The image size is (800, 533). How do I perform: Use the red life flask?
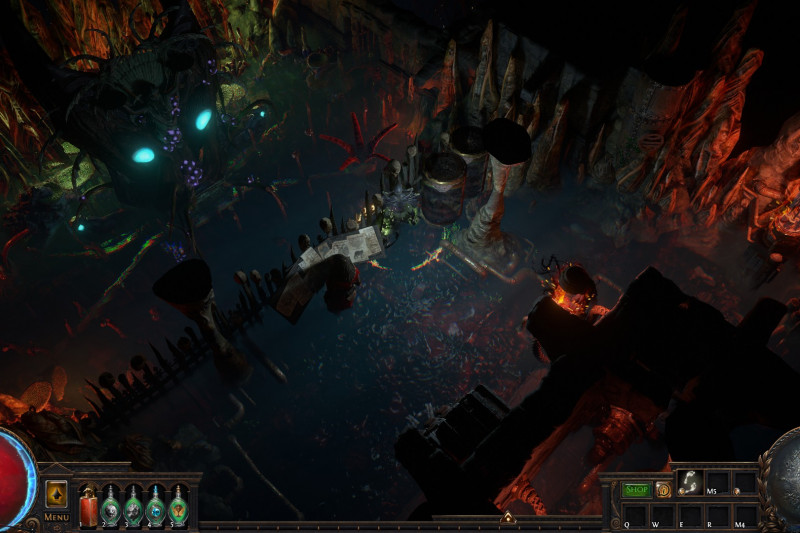[x=88, y=504]
